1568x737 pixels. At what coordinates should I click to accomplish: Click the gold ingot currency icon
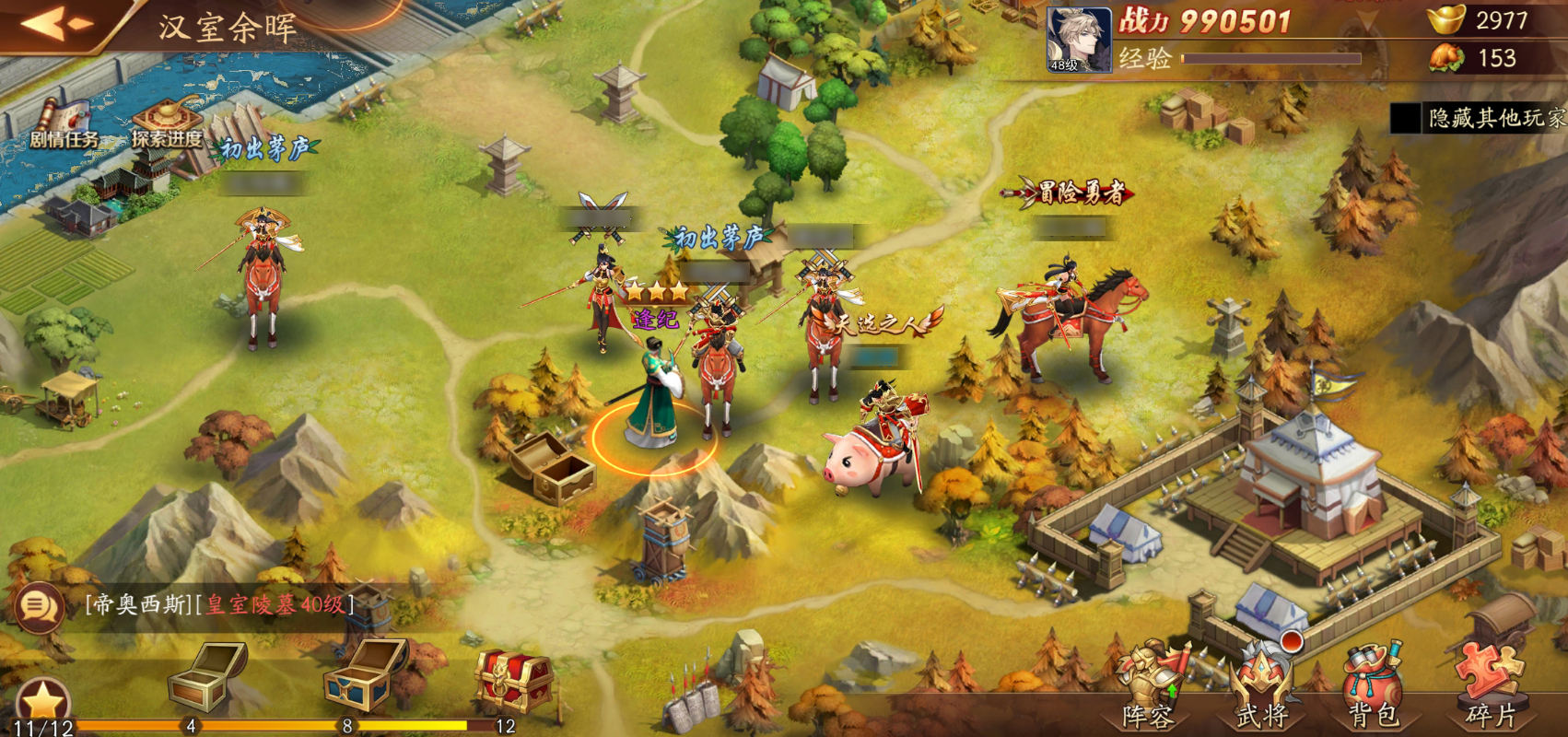tap(1445, 19)
